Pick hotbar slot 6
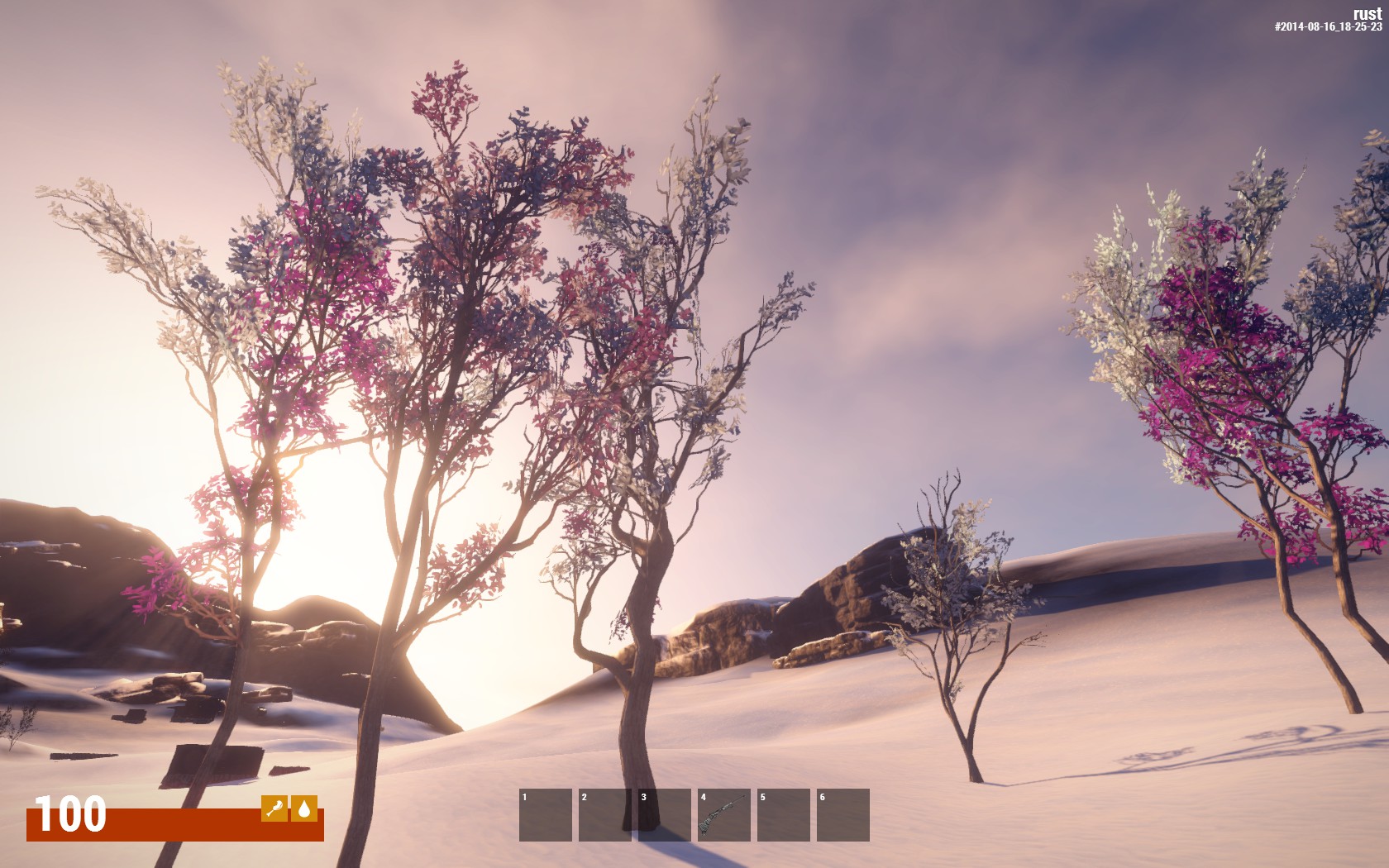This screenshot has height=868, width=1389. click(x=842, y=815)
